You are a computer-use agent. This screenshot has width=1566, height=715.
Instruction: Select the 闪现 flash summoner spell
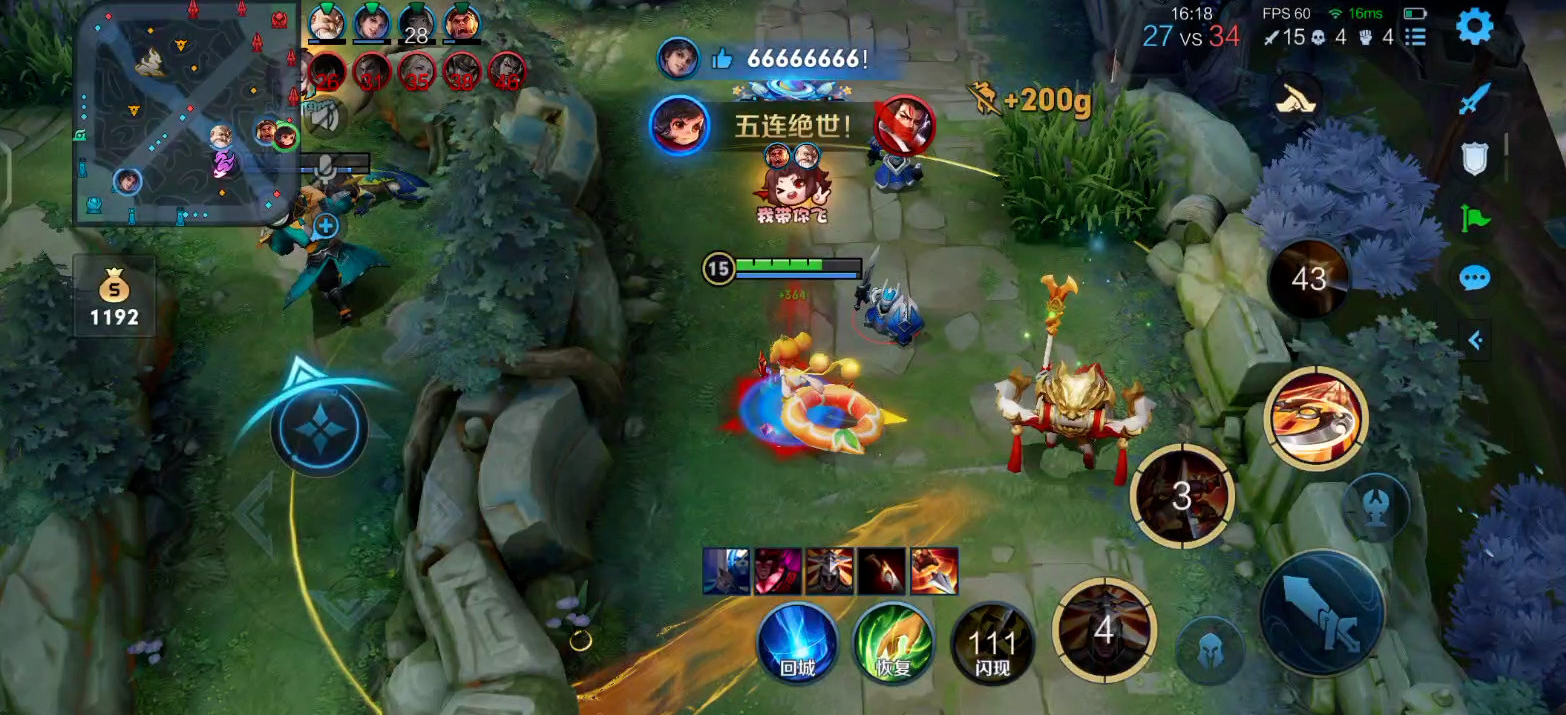[991, 642]
